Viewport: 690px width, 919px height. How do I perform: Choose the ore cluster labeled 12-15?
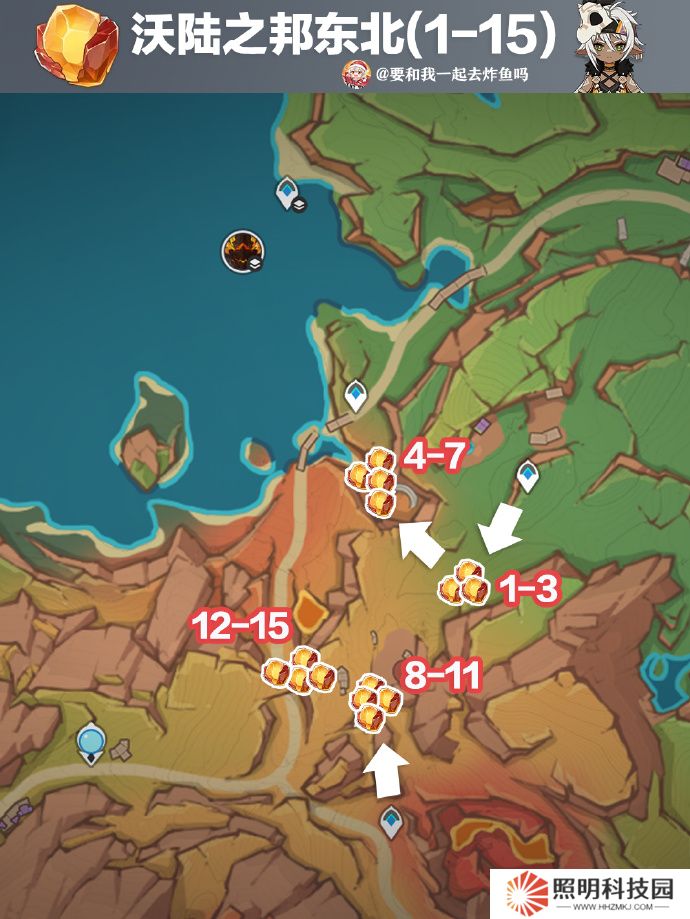pyautogui.click(x=297, y=670)
